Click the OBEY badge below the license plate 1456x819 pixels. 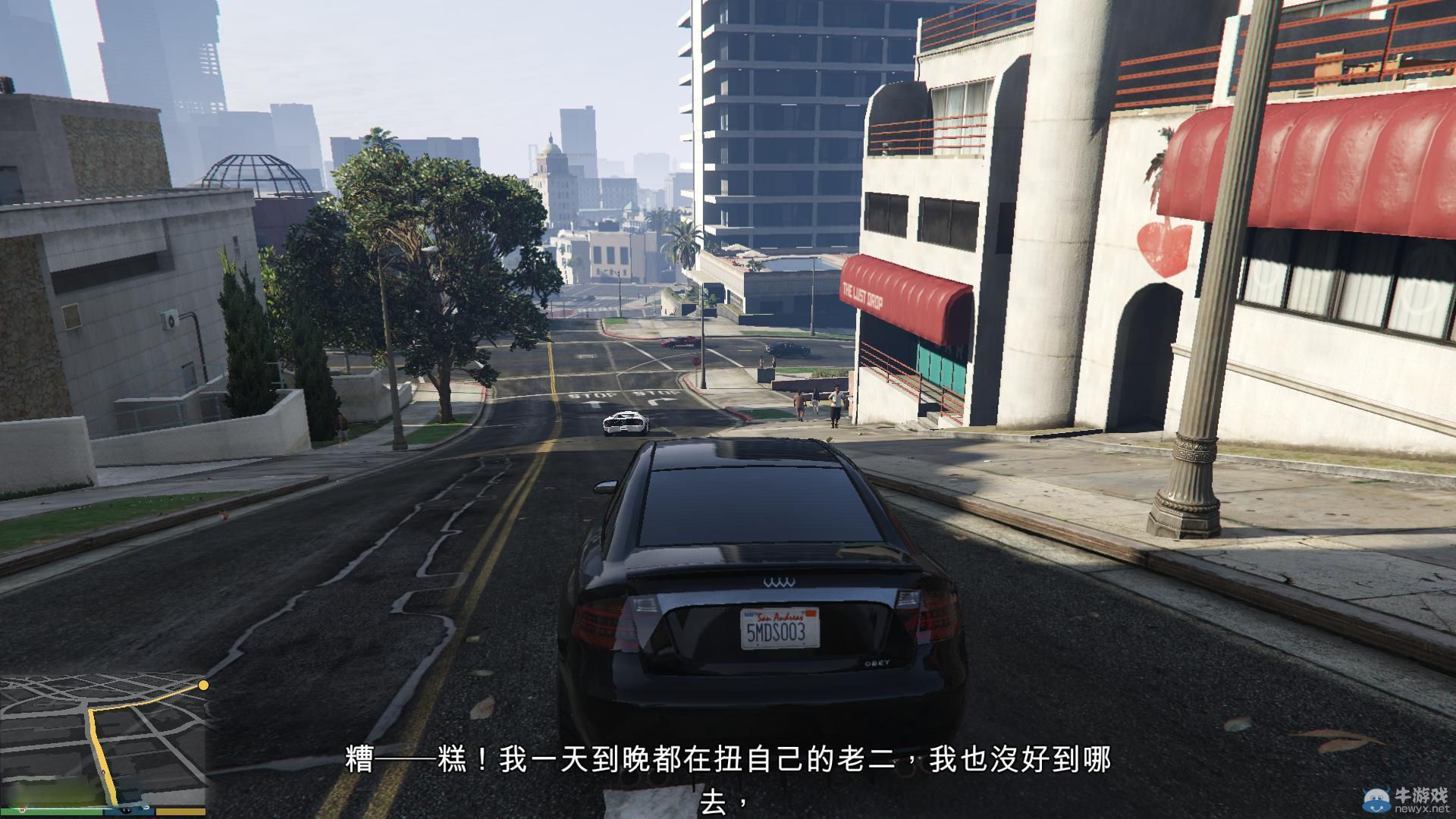tap(877, 664)
